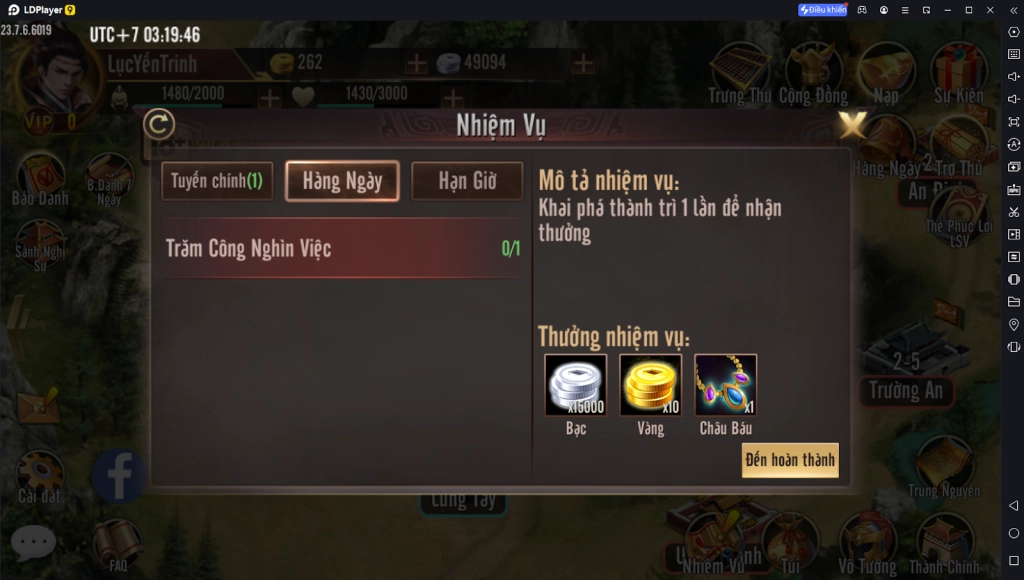Inspect the Châu Báu necklace reward

click(x=726, y=385)
